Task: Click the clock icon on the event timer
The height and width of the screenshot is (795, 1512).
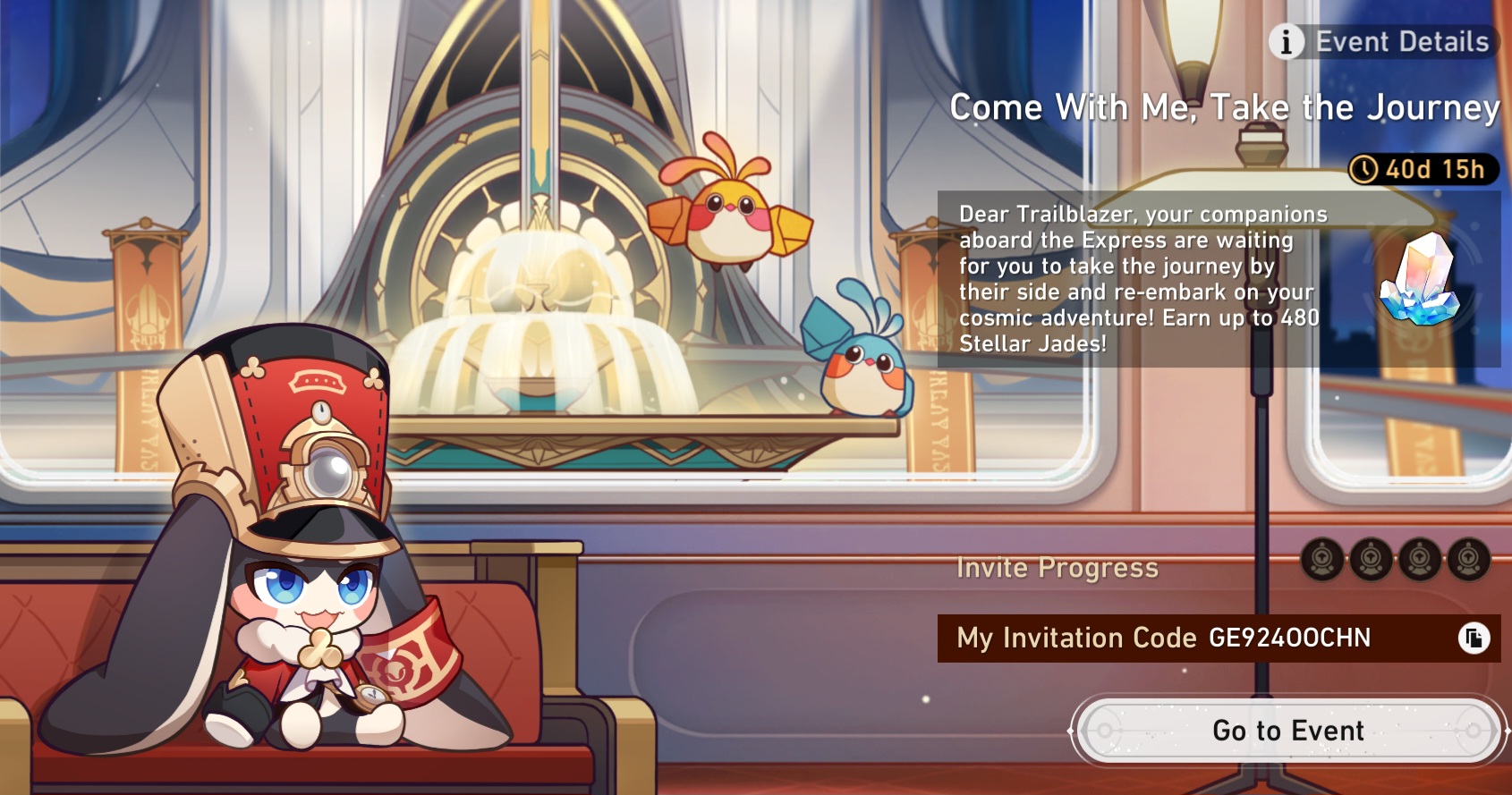Action: point(1364,166)
